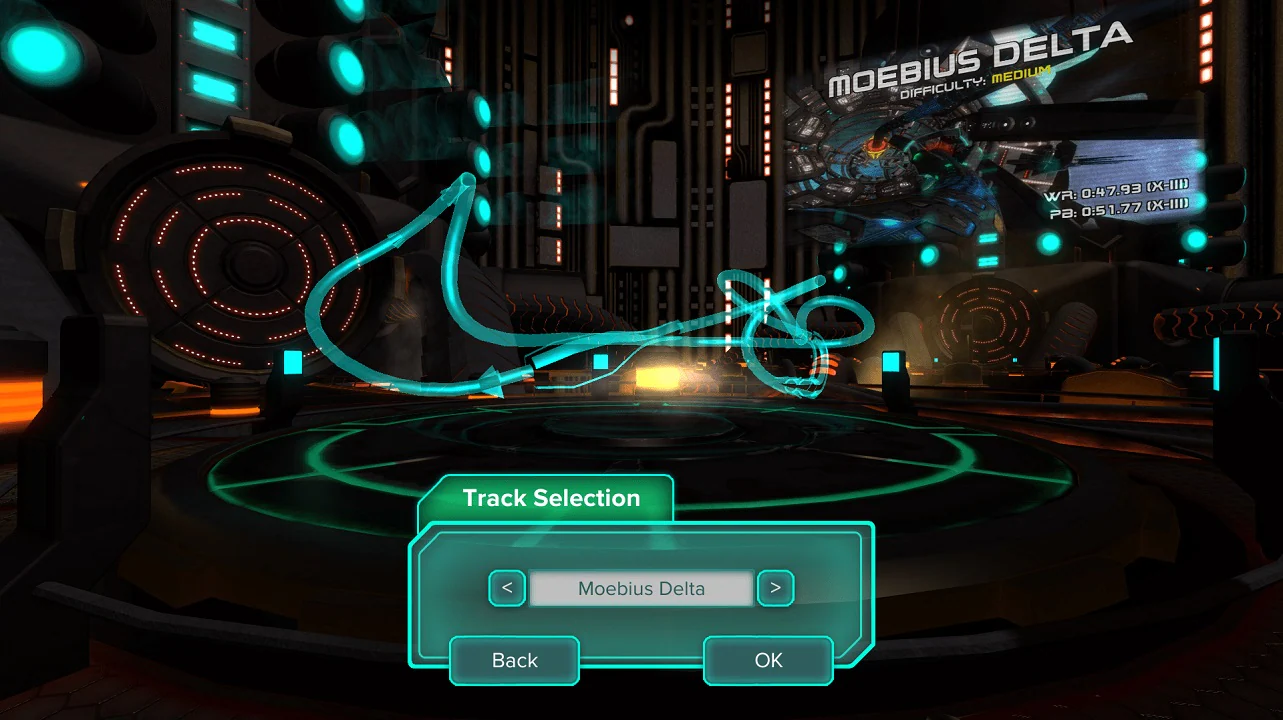Image resolution: width=1283 pixels, height=720 pixels.
Task: Click the Back button to return
Action: pos(514,660)
